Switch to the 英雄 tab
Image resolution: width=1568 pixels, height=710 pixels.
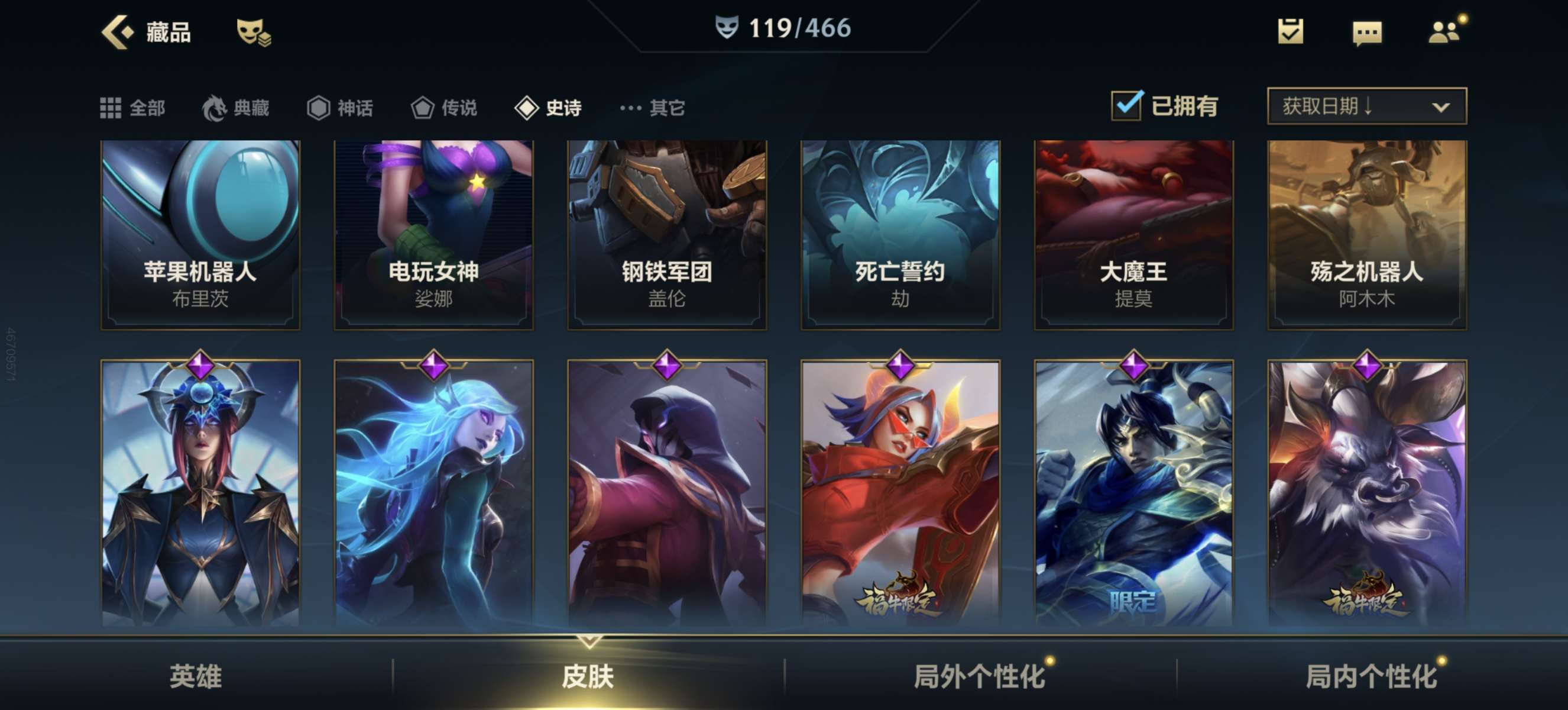point(196,676)
